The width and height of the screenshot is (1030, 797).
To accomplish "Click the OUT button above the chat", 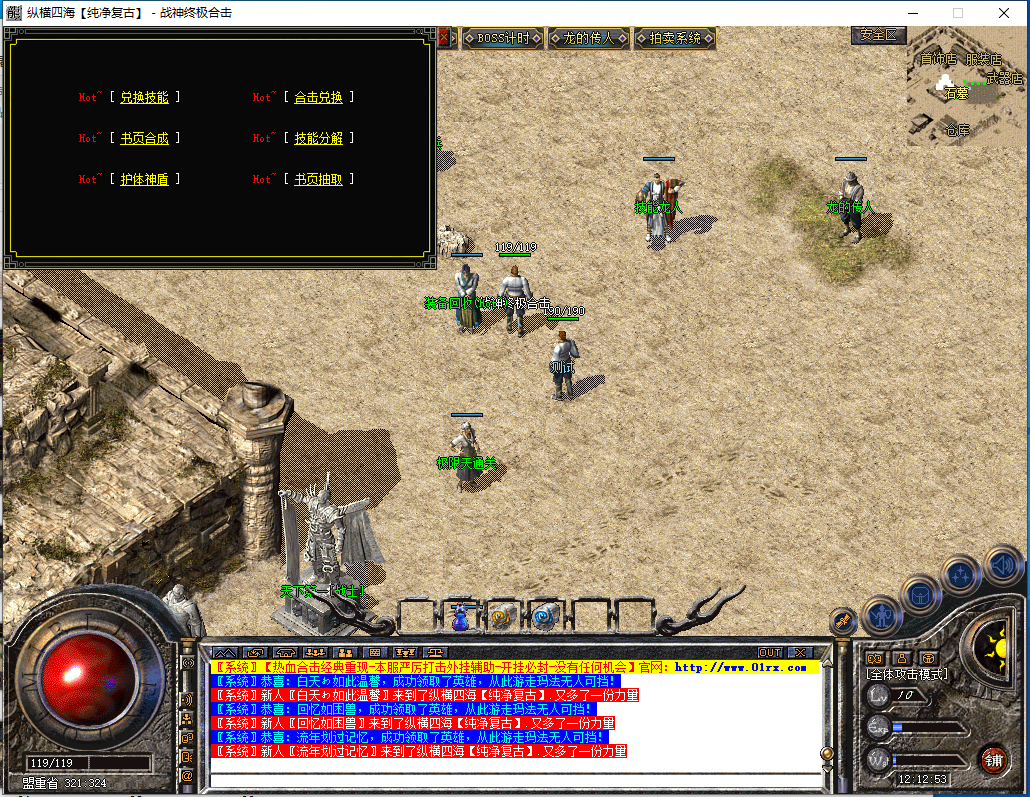I will 769,653.
